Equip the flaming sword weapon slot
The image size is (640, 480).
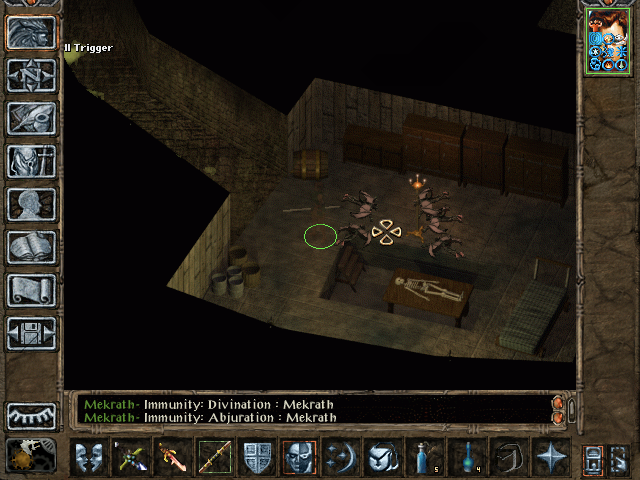[x=173, y=458]
